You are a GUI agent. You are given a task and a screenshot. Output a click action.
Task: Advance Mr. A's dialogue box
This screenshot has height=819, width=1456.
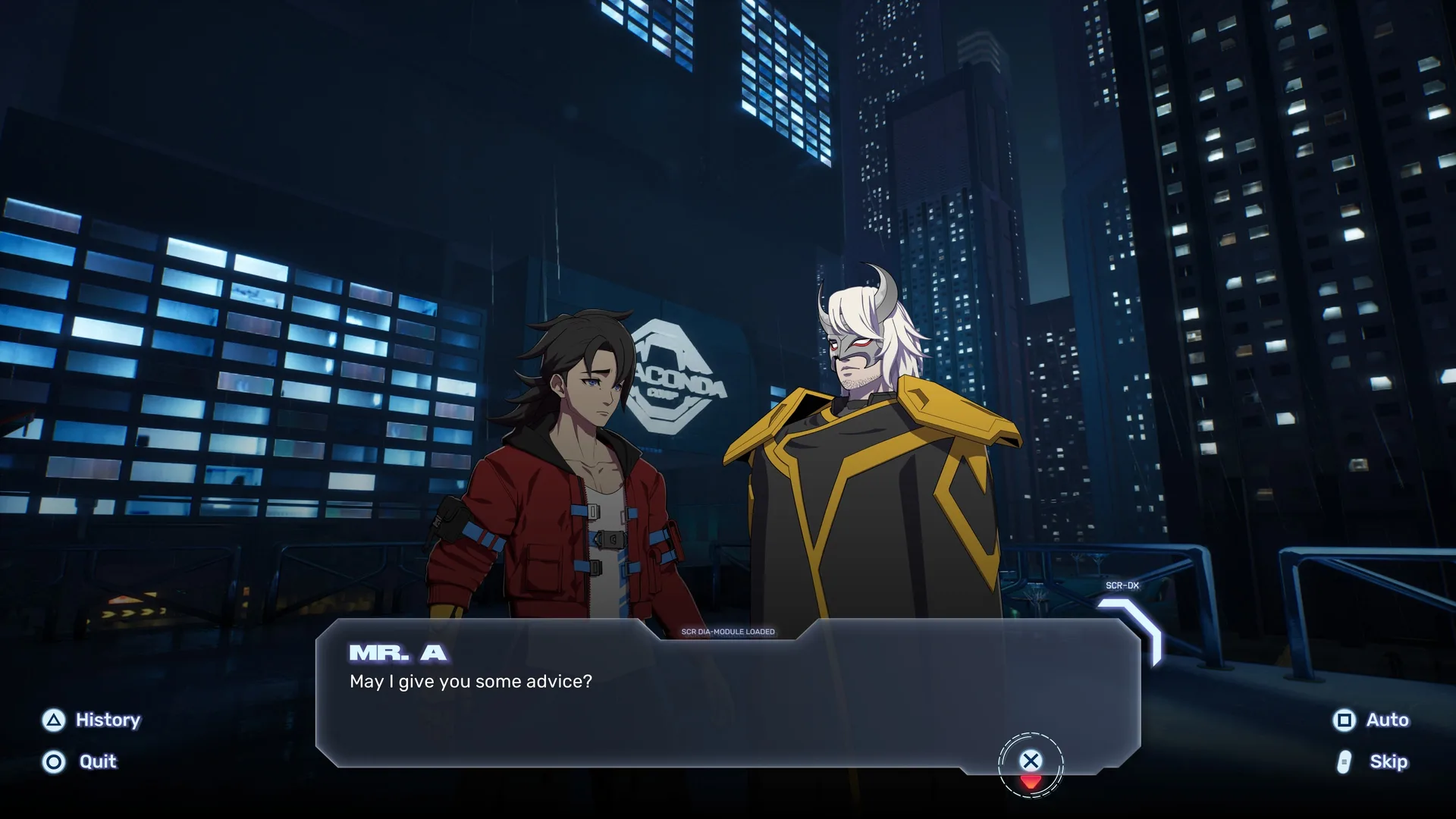click(1030, 761)
